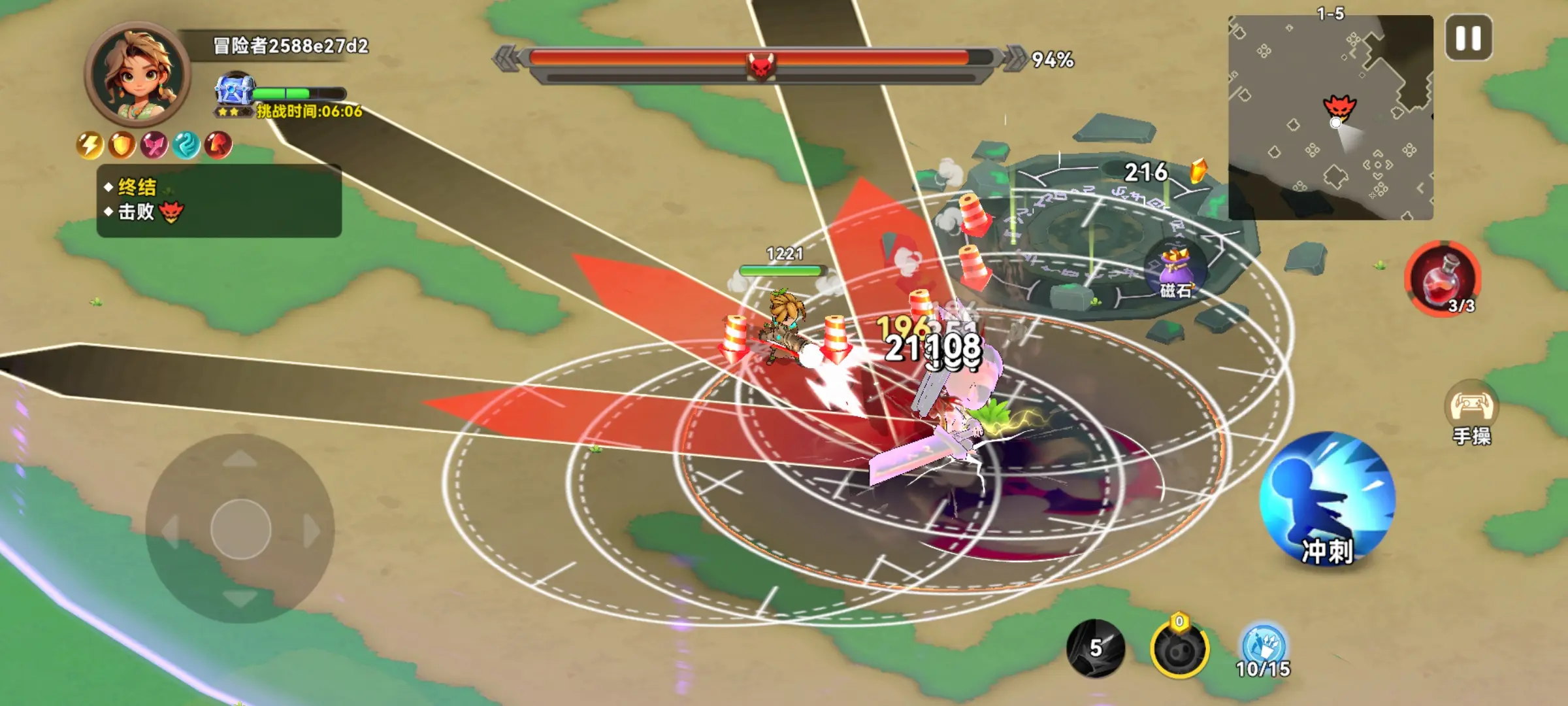
Task: Select the lightning bolt buff icon
Action: tap(90, 145)
